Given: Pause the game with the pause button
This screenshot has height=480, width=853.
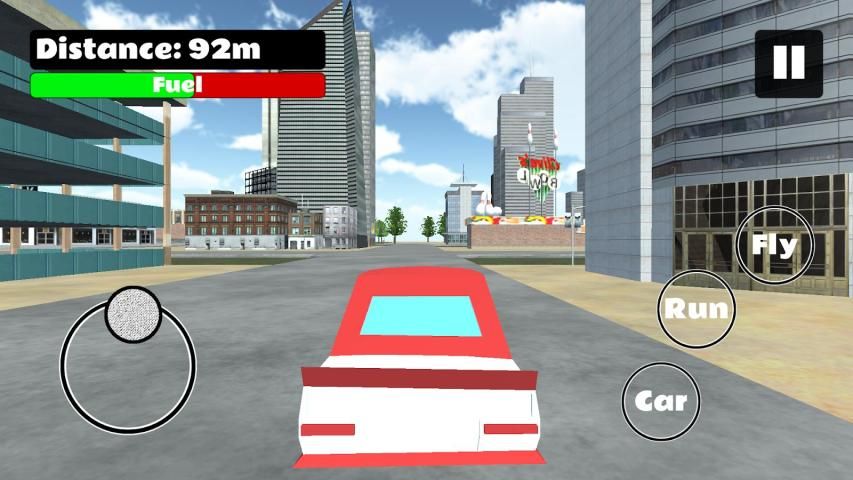Looking at the screenshot, I should 788,63.
